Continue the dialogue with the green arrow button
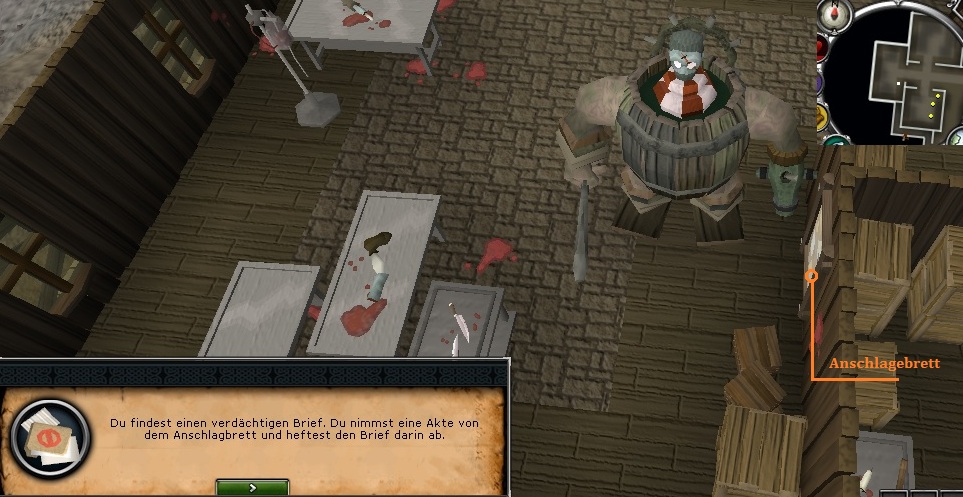The width and height of the screenshot is (963, 497). (x=251, y=487)
